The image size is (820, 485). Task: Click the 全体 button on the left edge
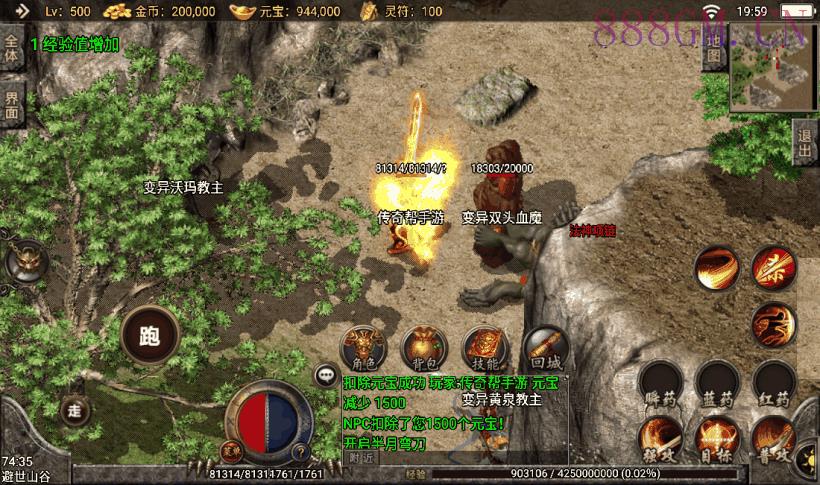[12, 52]
